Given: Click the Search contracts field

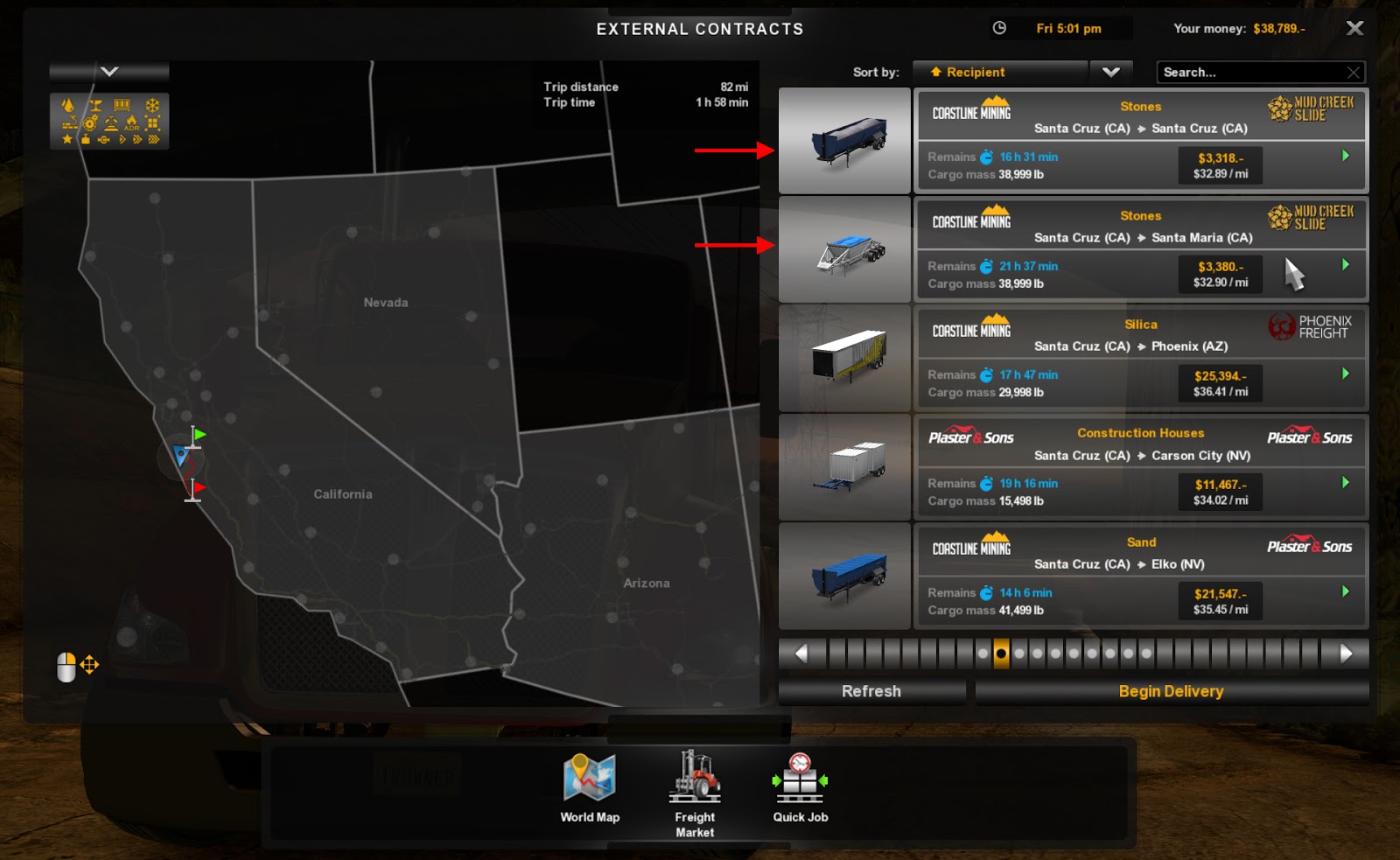Looking at the screenshot, I should pyautogui.click(x=1251, y=73).
